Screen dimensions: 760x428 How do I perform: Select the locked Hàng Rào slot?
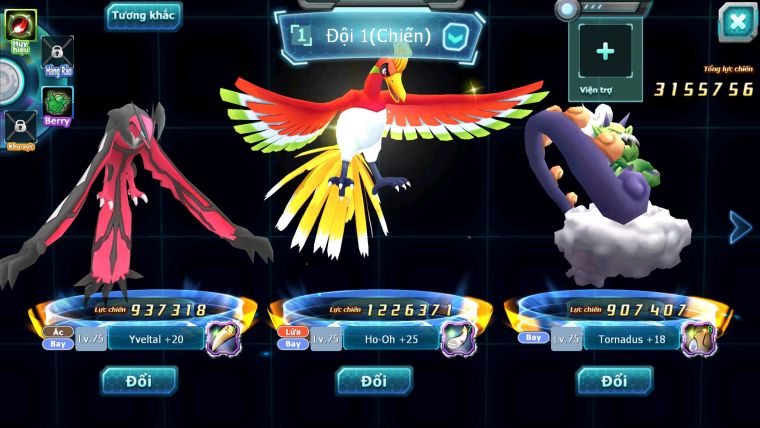(x=58, y=53)
